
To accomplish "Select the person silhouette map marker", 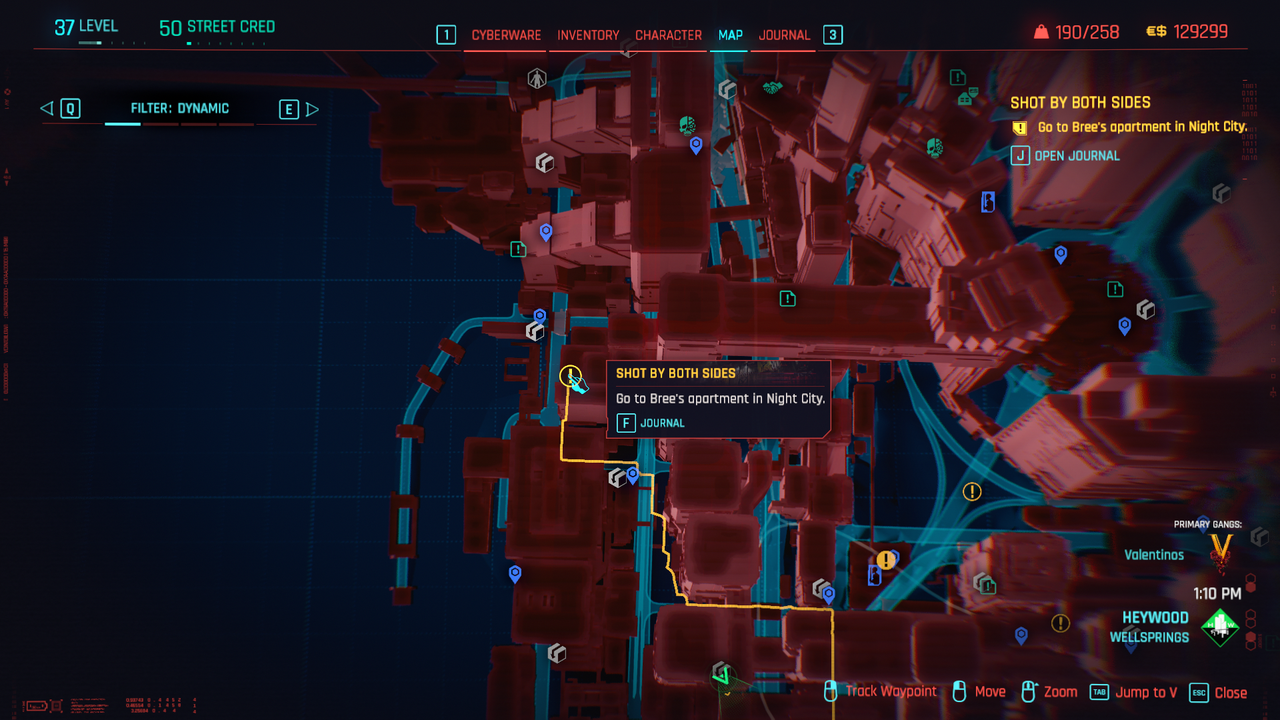I will (x=537, y=77).
